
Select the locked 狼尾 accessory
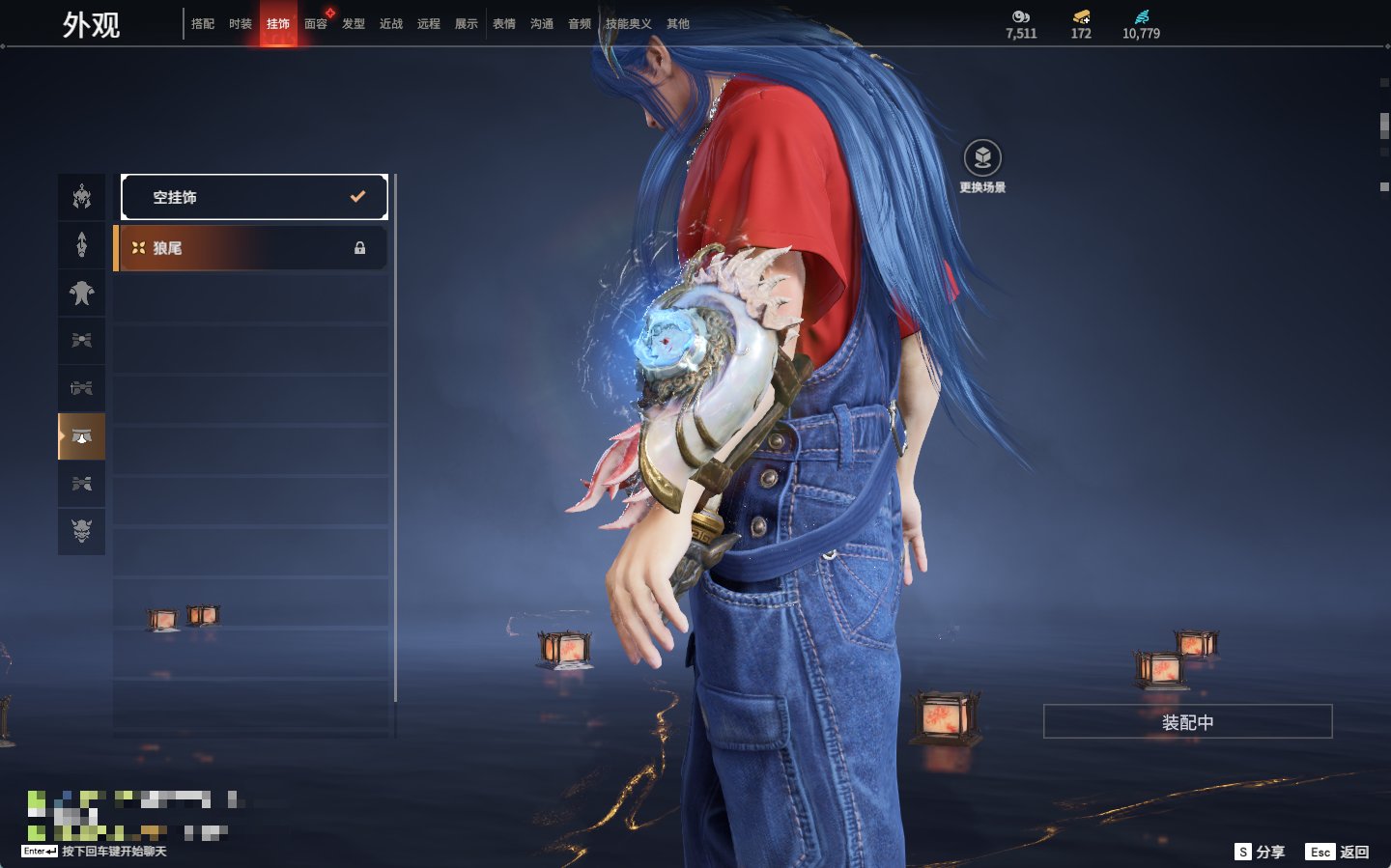tap(251, 248)
